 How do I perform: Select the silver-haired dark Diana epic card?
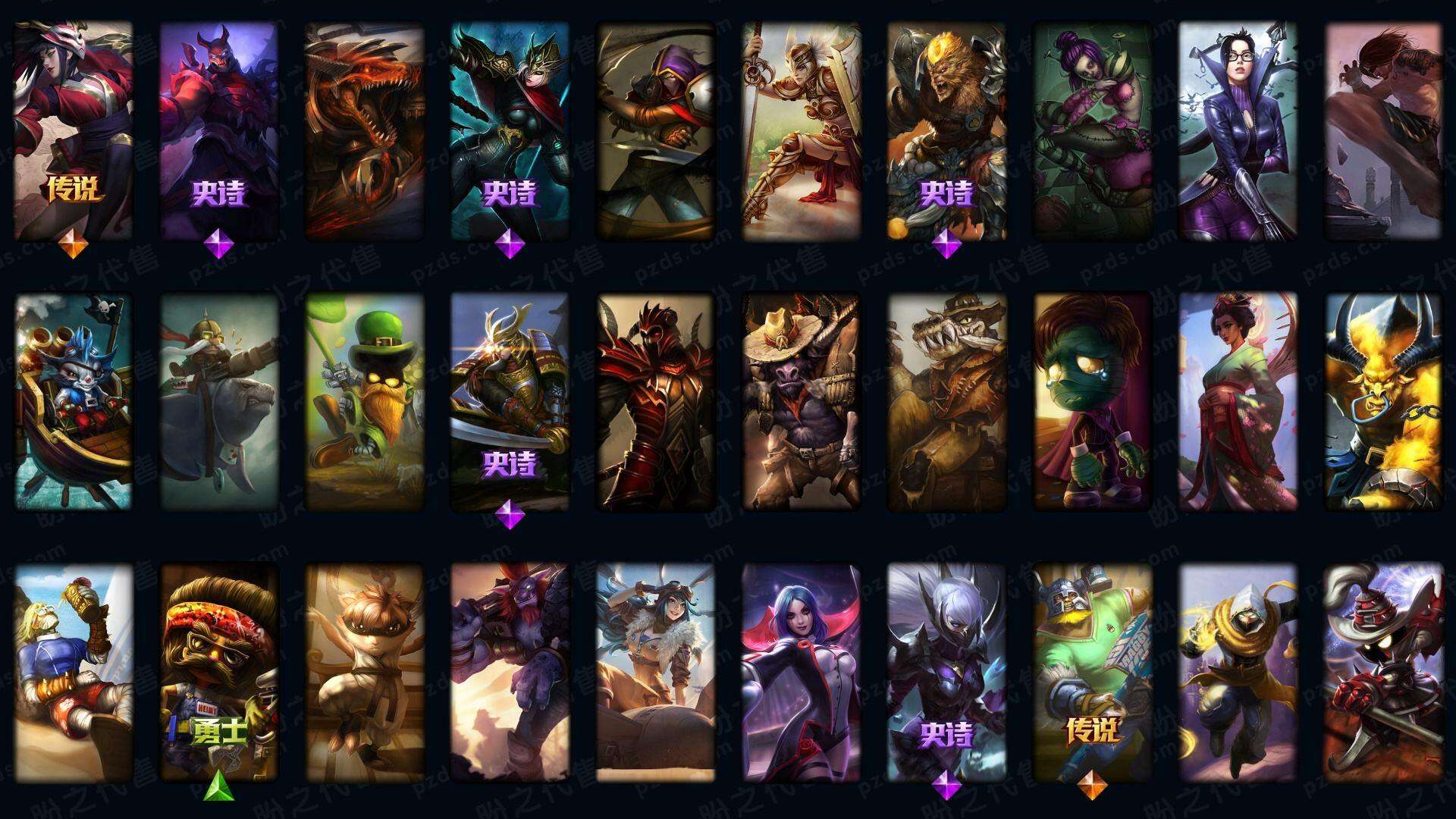946,672
